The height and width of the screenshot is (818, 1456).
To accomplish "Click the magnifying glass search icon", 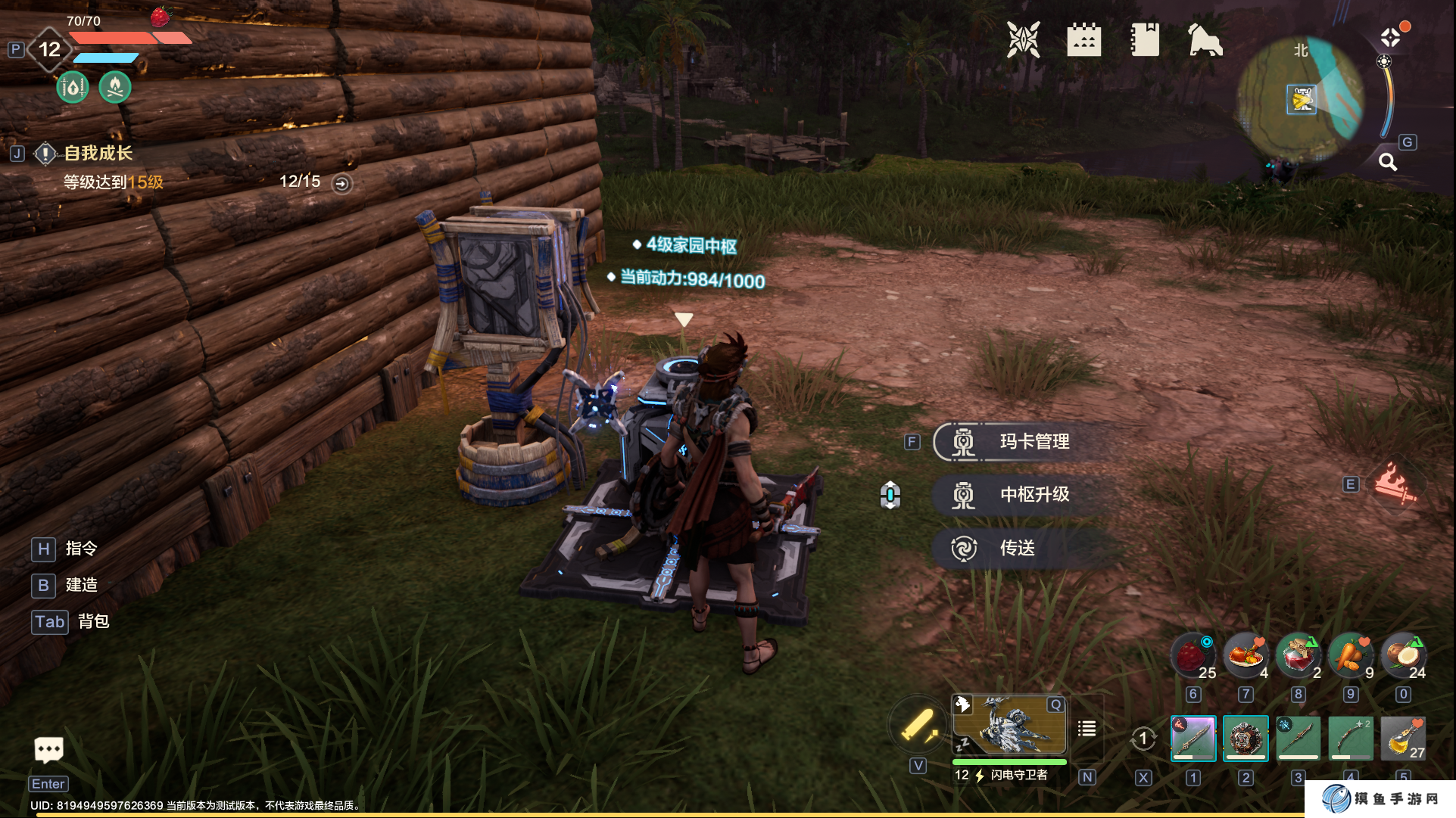I will point(1387,162).
